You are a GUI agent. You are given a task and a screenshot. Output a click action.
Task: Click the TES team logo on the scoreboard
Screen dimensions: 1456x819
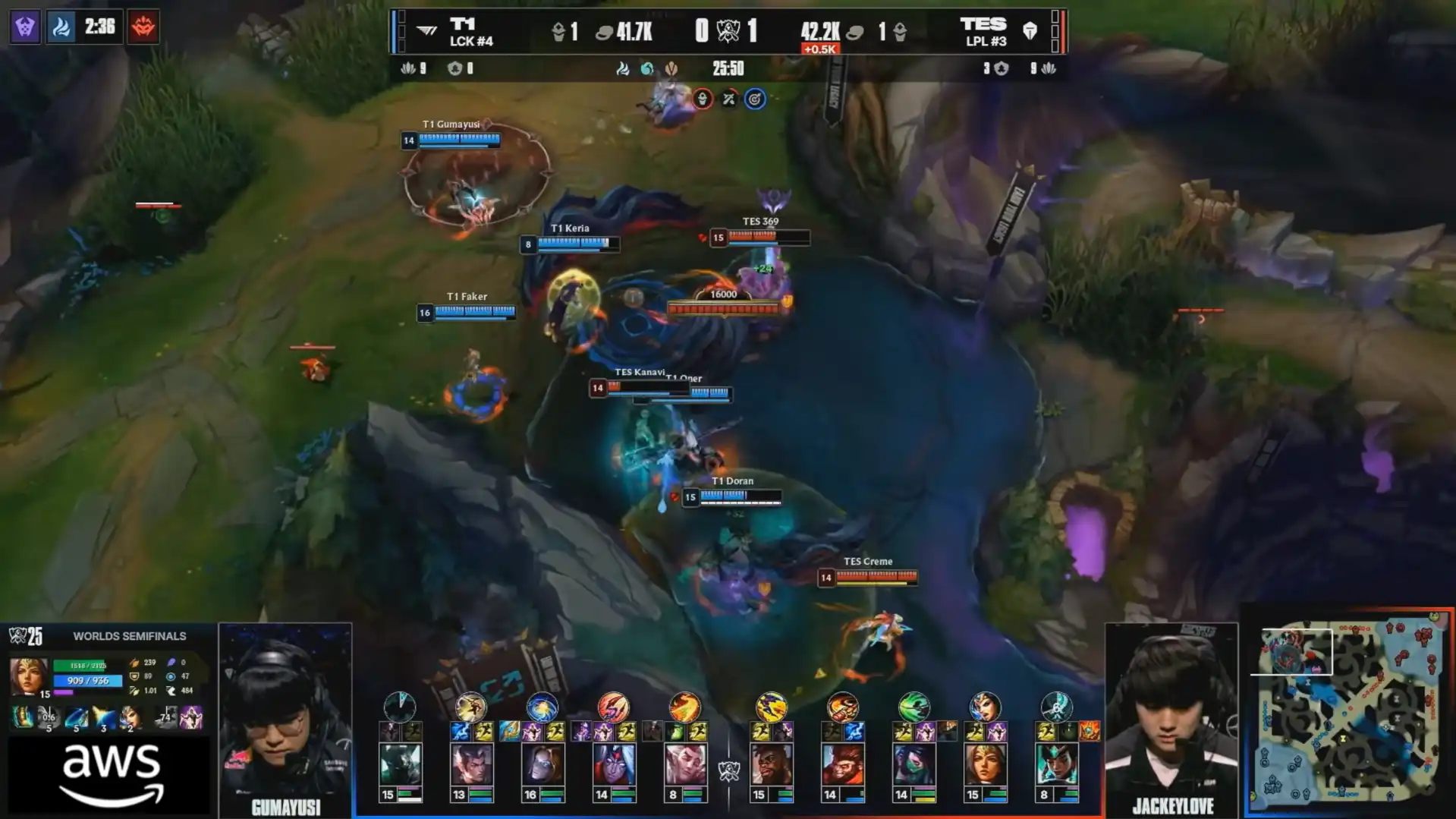coord(1030,31)
